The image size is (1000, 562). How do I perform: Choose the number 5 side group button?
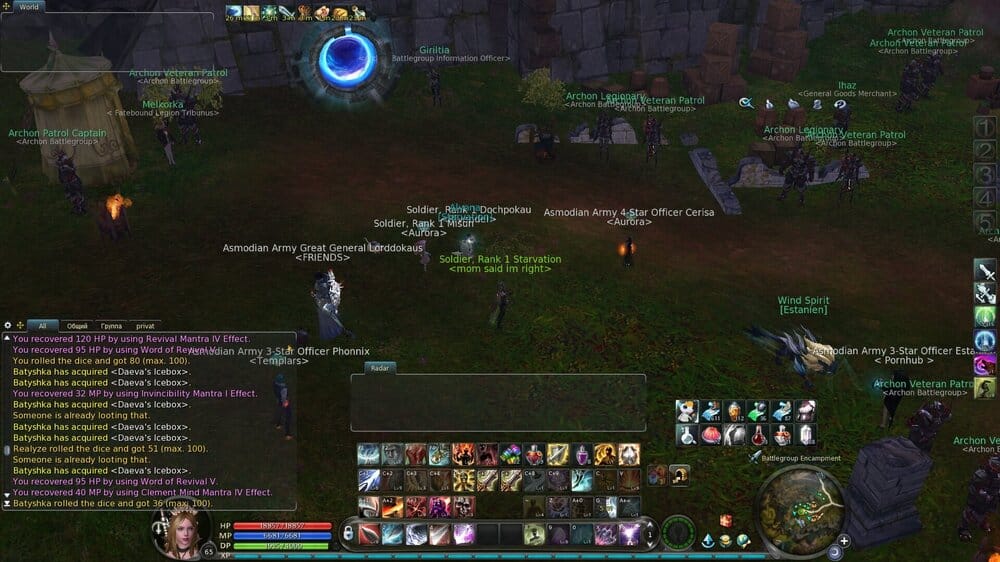point(985,219)
